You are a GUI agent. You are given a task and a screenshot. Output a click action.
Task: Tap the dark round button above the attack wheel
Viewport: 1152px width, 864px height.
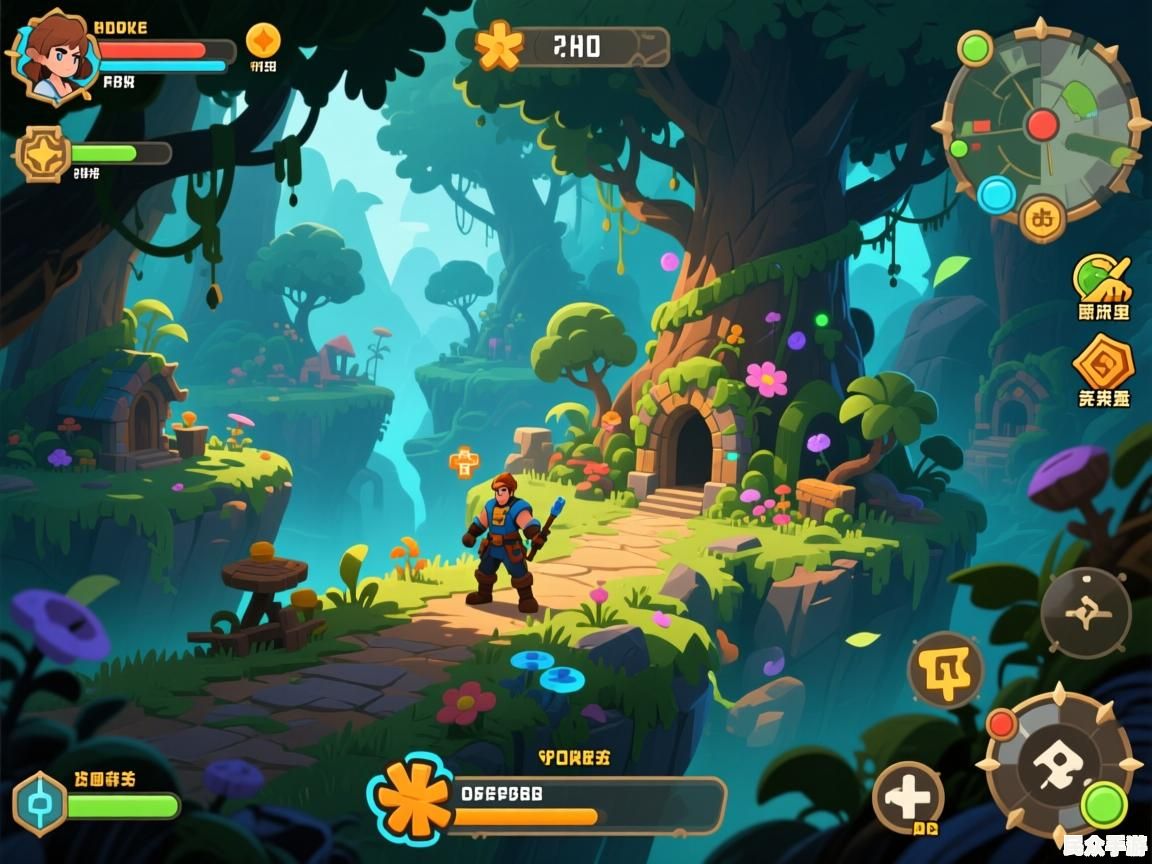1085,613
